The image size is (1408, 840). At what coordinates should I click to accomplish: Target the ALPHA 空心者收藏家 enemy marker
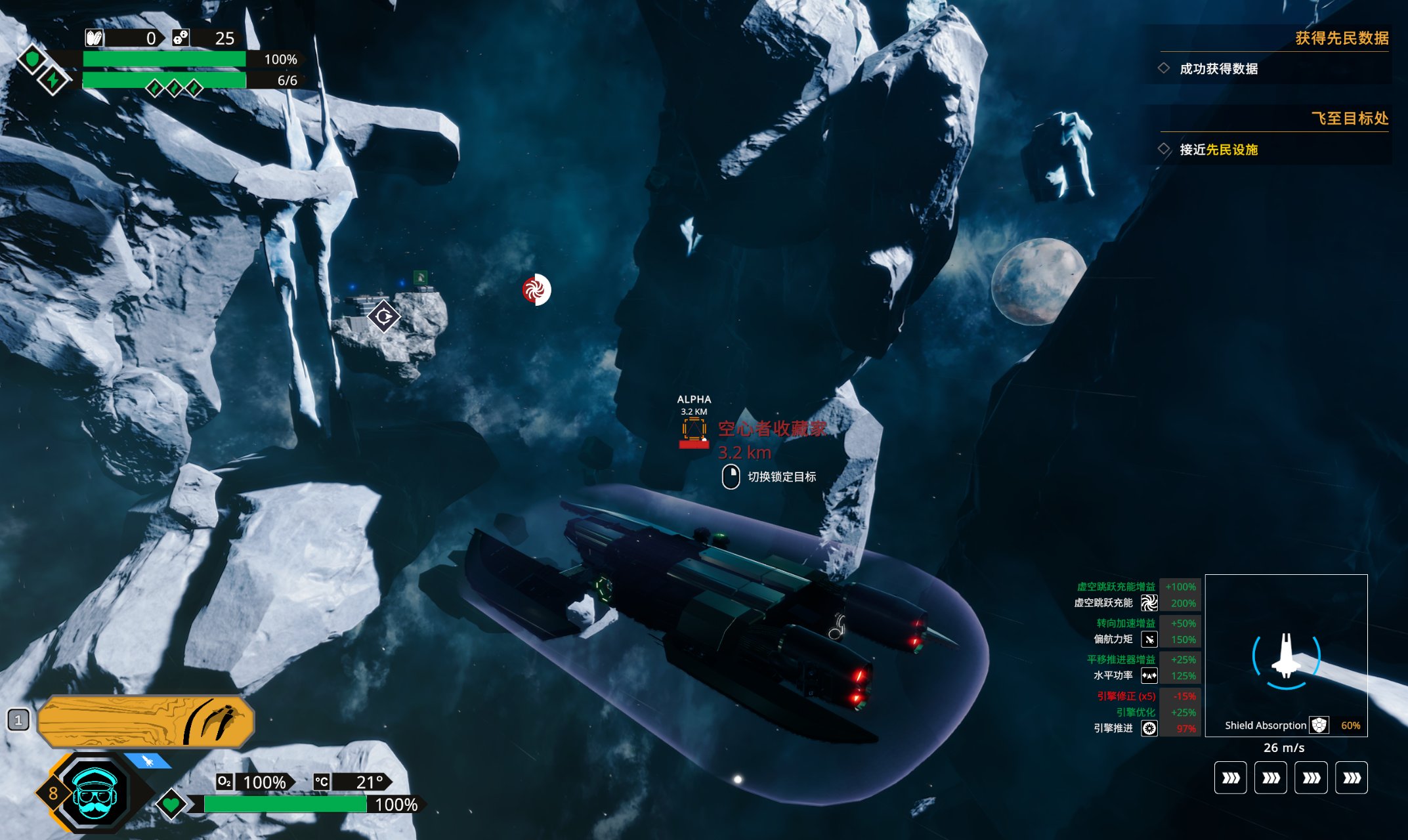(694, 431)
